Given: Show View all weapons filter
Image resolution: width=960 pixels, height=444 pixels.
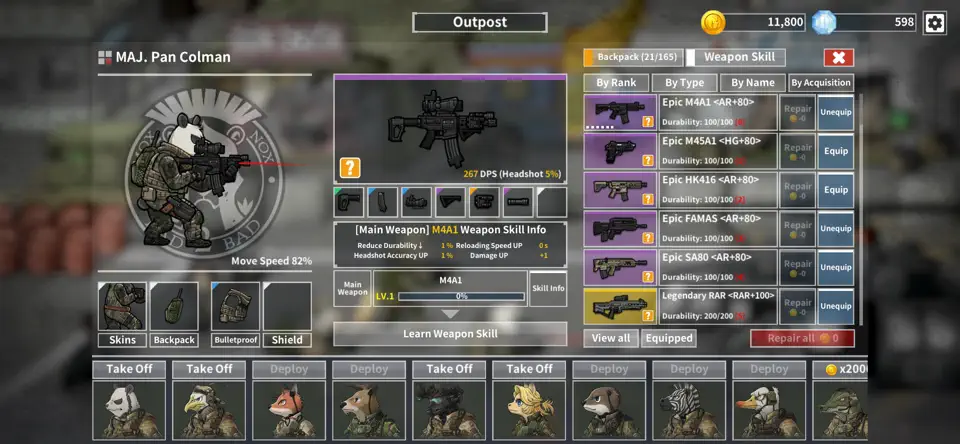Looking at the screenshot, I should pyautogui.click(x=611, y=338).
